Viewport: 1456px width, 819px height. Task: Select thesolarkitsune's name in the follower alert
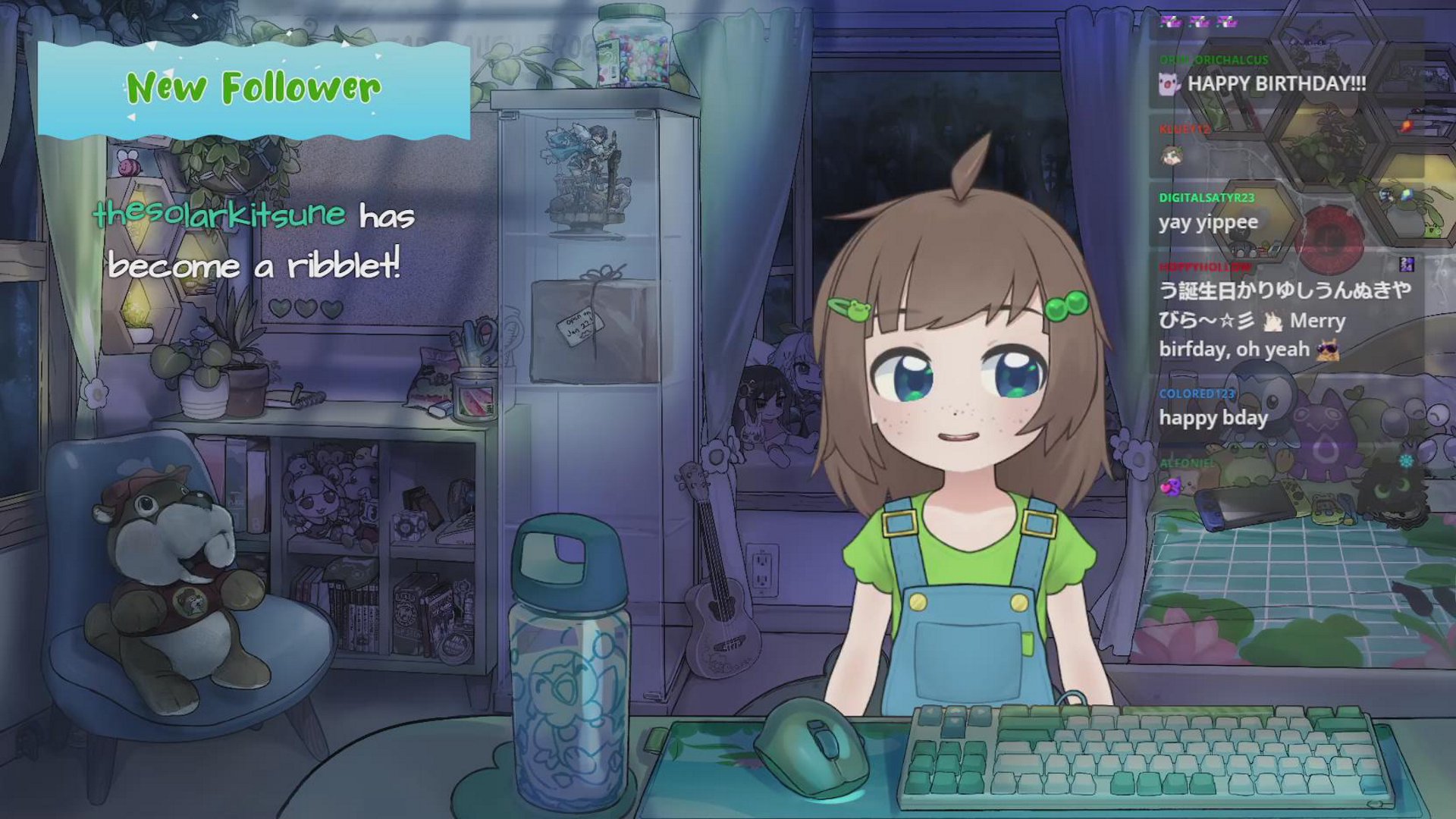click(219, 215)
